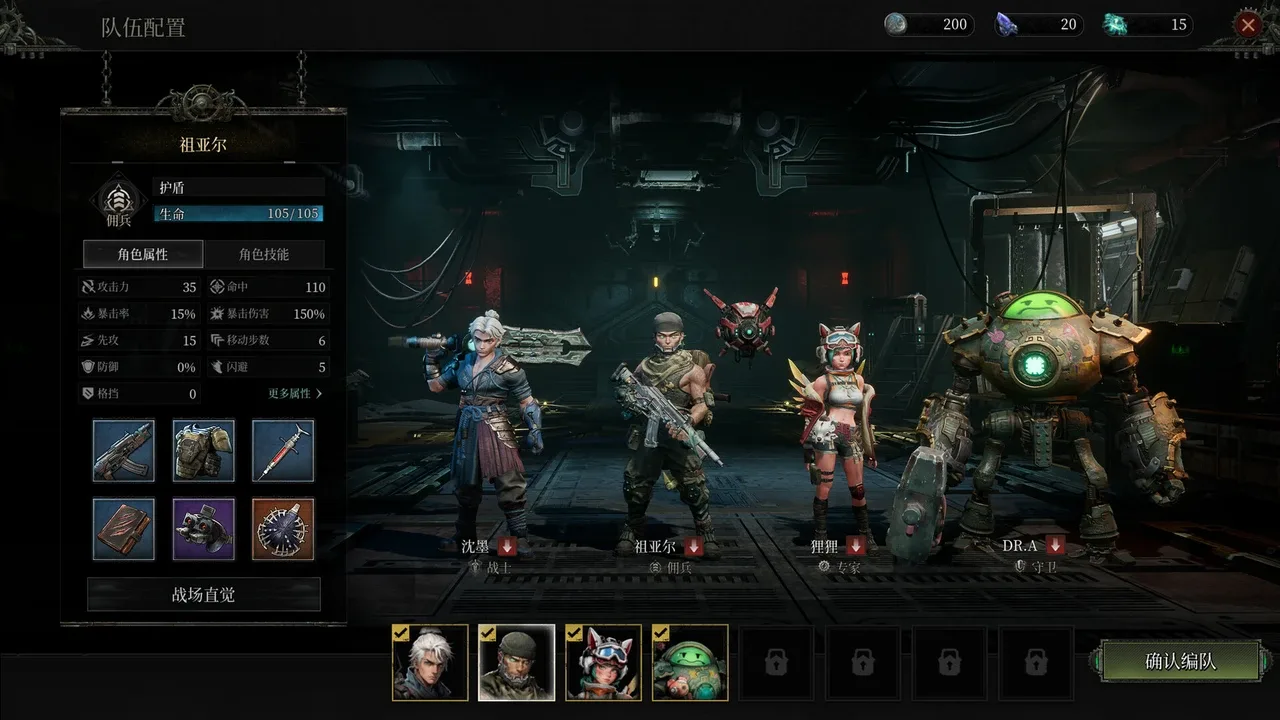Select the assault rifle equipment slot
This screenshot has width=1280, height=720.
124,450
